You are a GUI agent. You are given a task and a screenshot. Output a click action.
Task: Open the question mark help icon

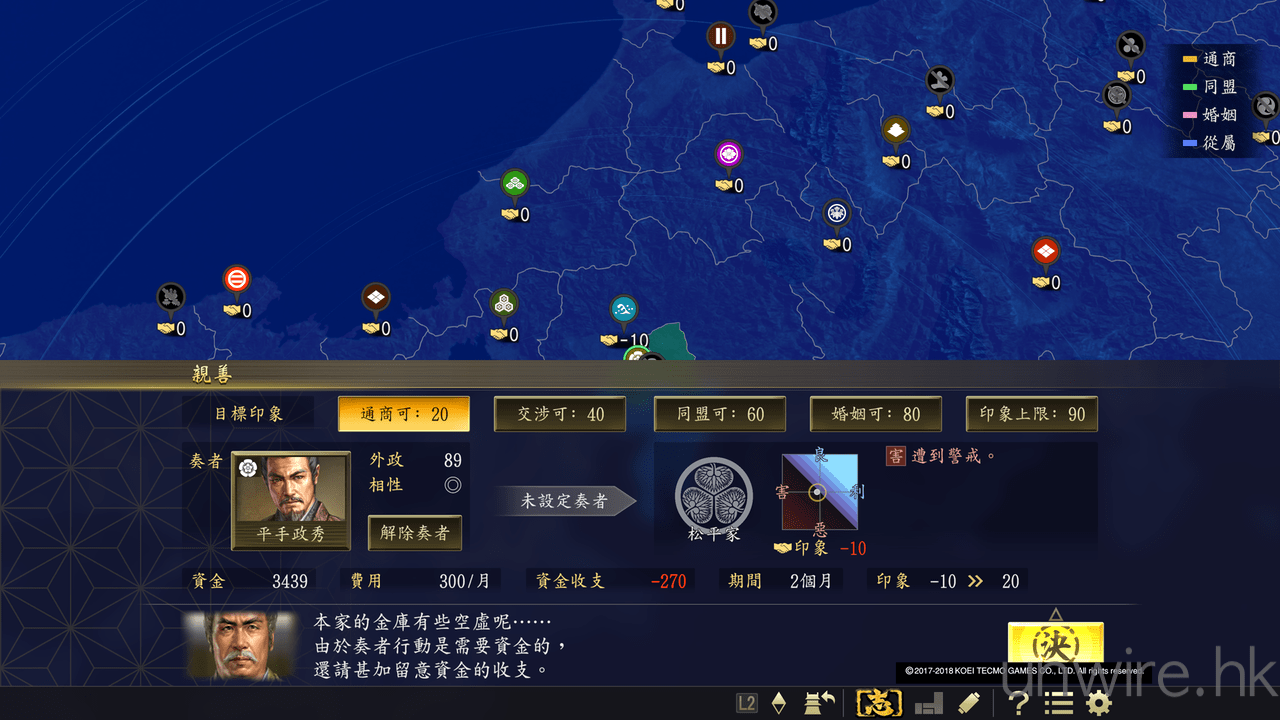tap(1019, 703)
